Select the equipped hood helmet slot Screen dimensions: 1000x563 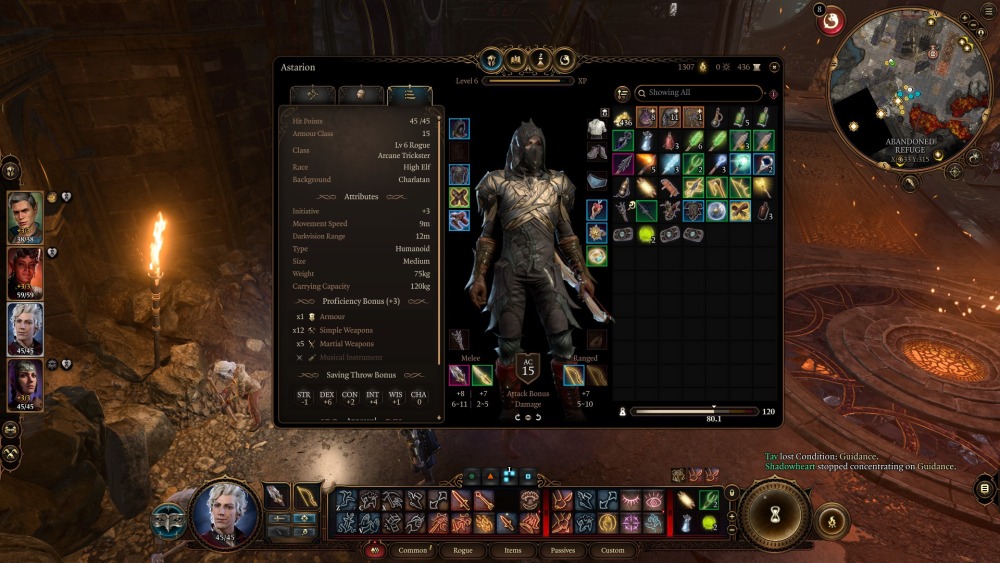[459, 129]
